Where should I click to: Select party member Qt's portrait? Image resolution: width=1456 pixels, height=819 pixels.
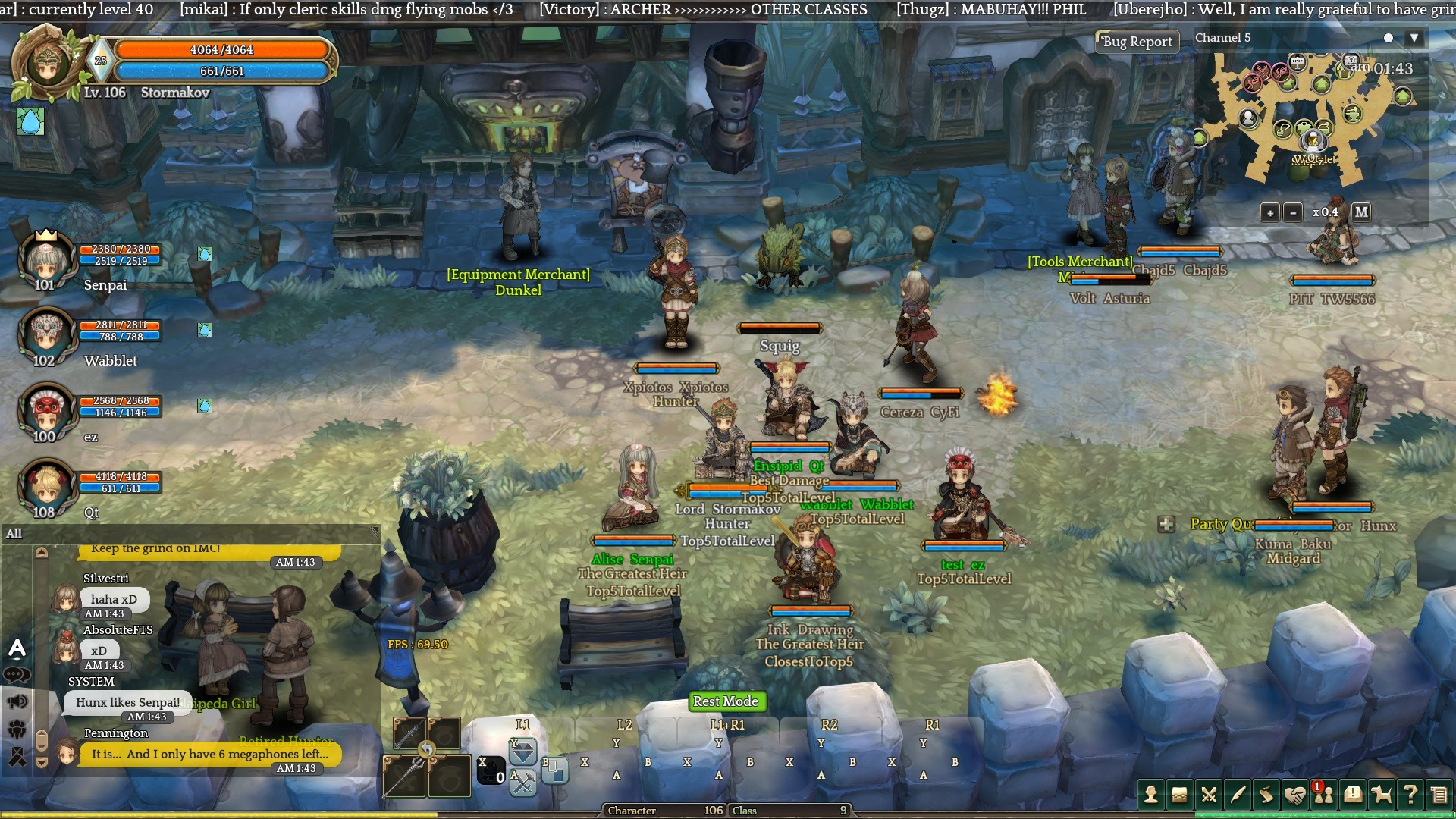pos(45,486)
